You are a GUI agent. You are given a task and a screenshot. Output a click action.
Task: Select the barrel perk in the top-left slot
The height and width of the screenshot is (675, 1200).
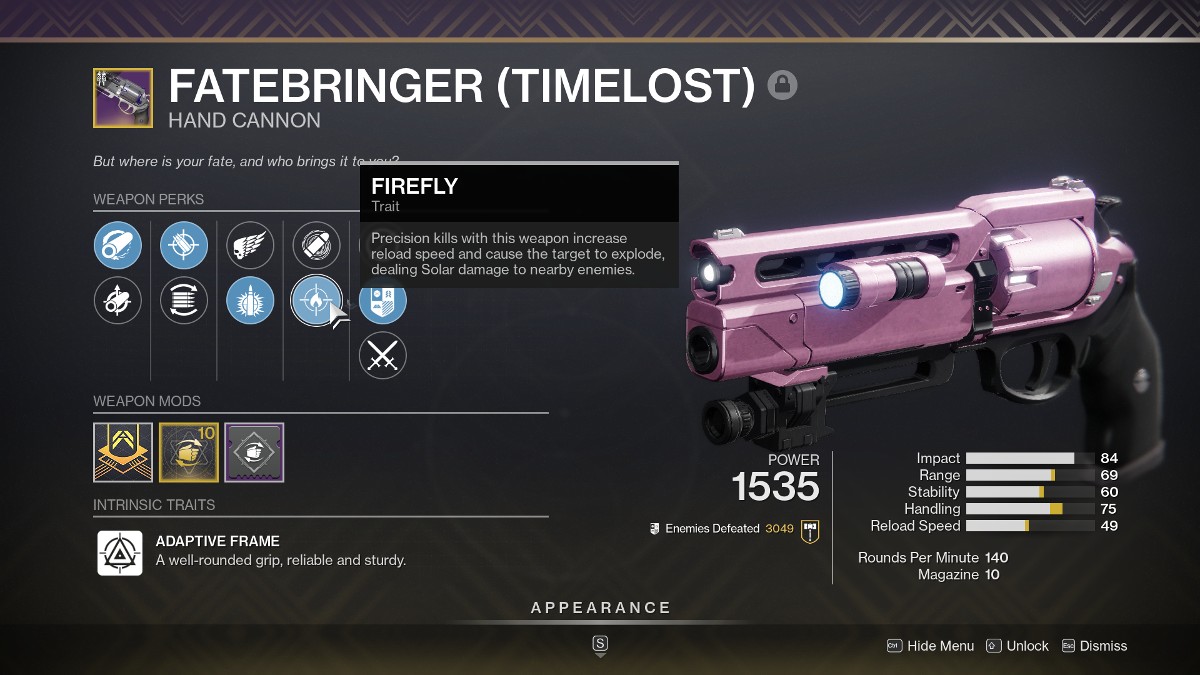click(118, 246)
